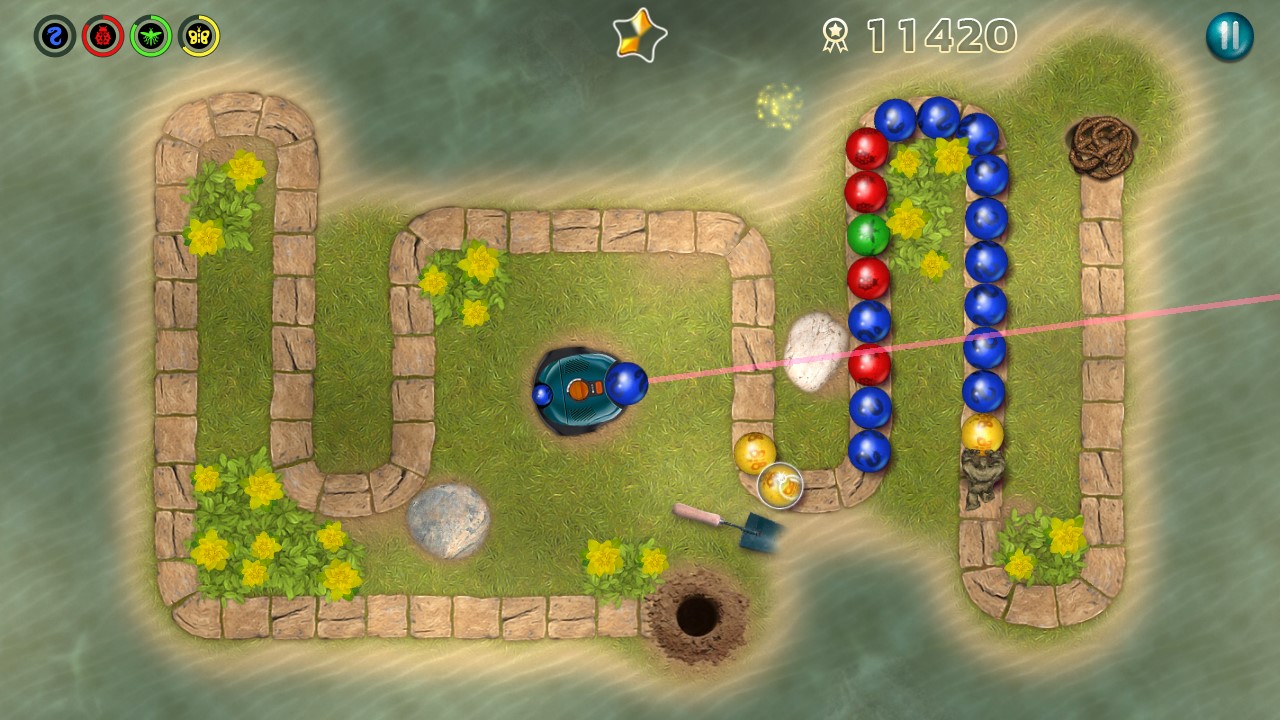
Task: Toggle the pause button
Action: [x=1230, y=38]
